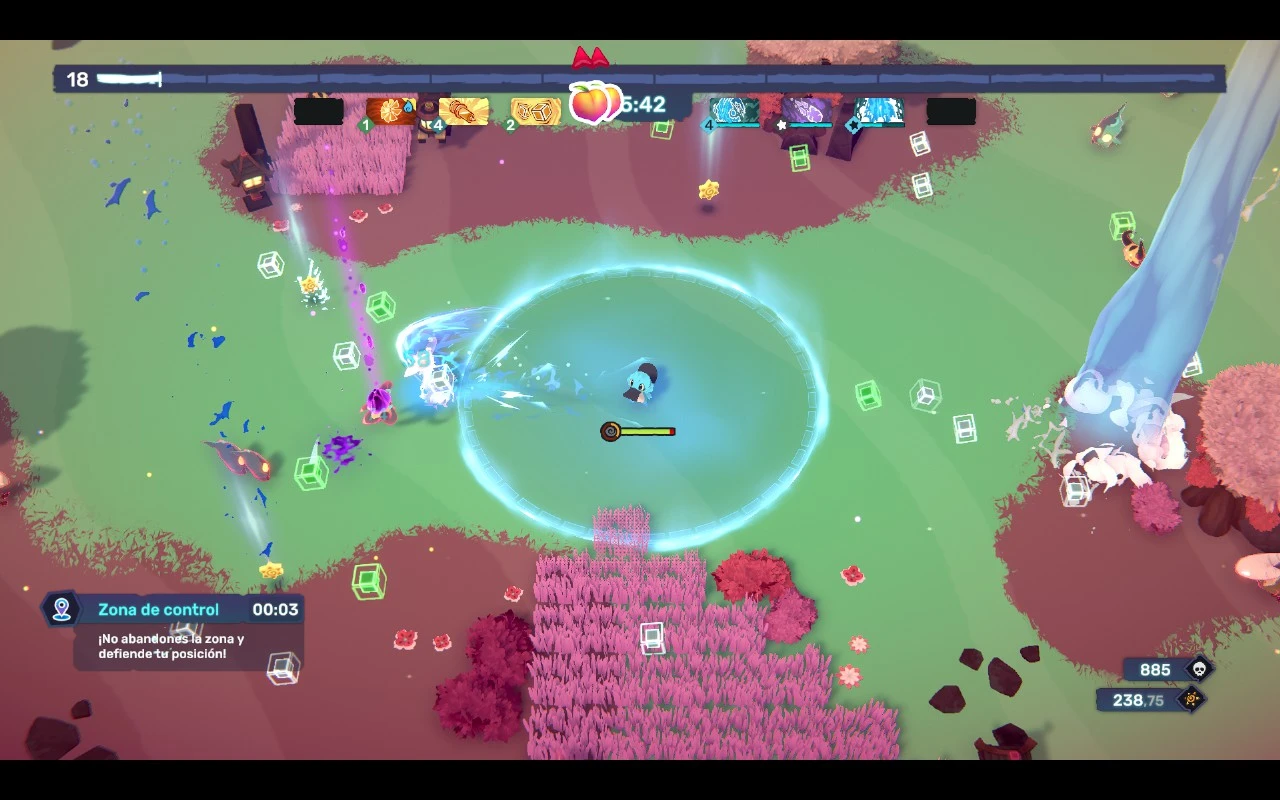Click the skull kill counter icon
The height and width of the screenshot is (800, 1280).
point(1197,670)
